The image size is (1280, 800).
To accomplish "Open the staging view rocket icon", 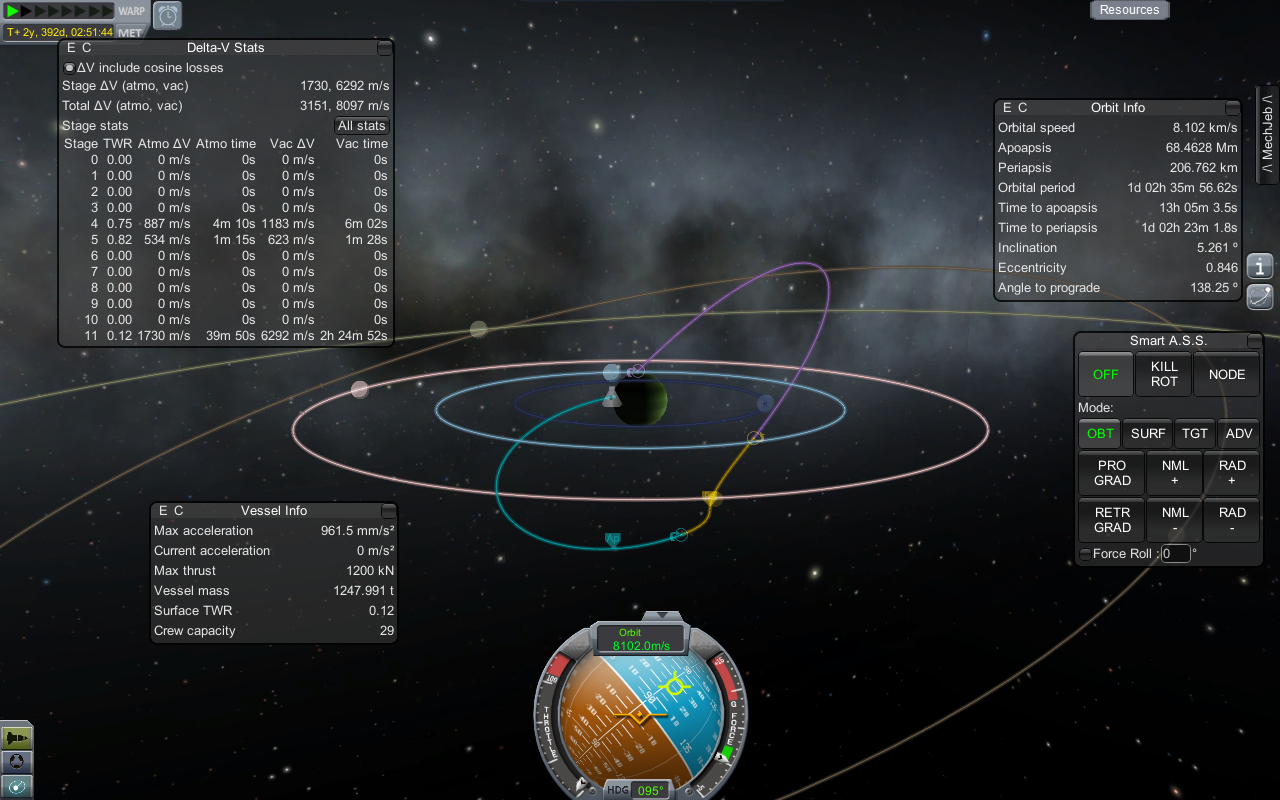I will [x=17, y=738].
